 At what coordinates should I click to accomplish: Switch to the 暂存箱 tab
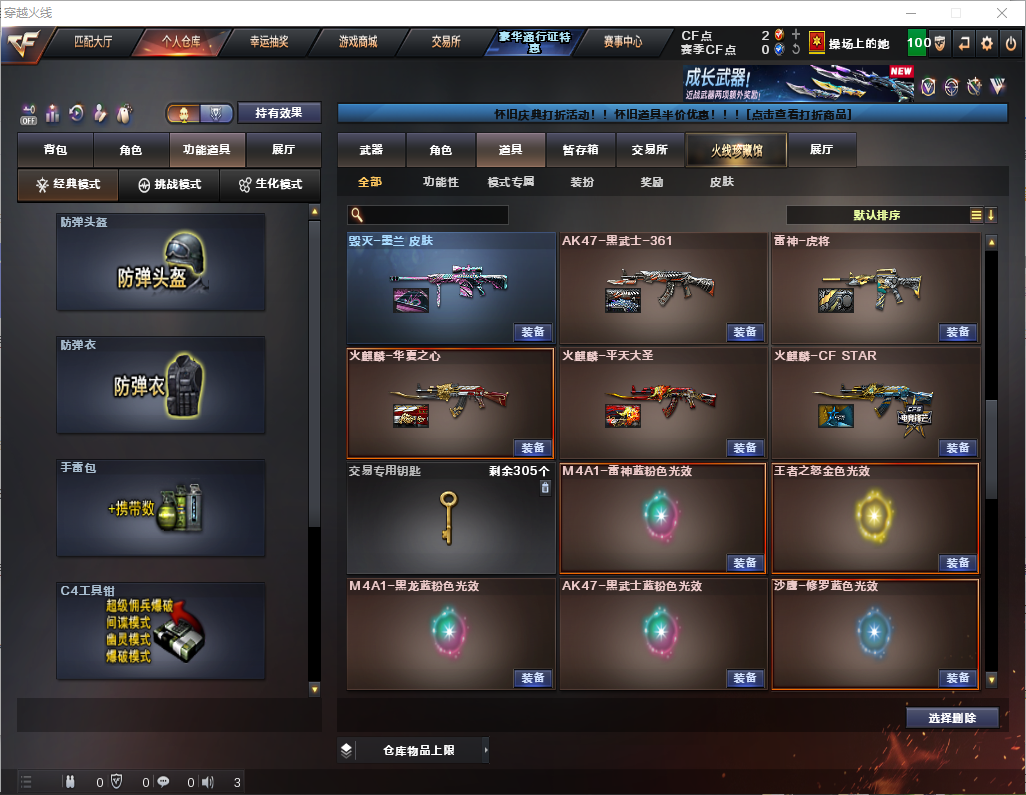click(580, 150)
